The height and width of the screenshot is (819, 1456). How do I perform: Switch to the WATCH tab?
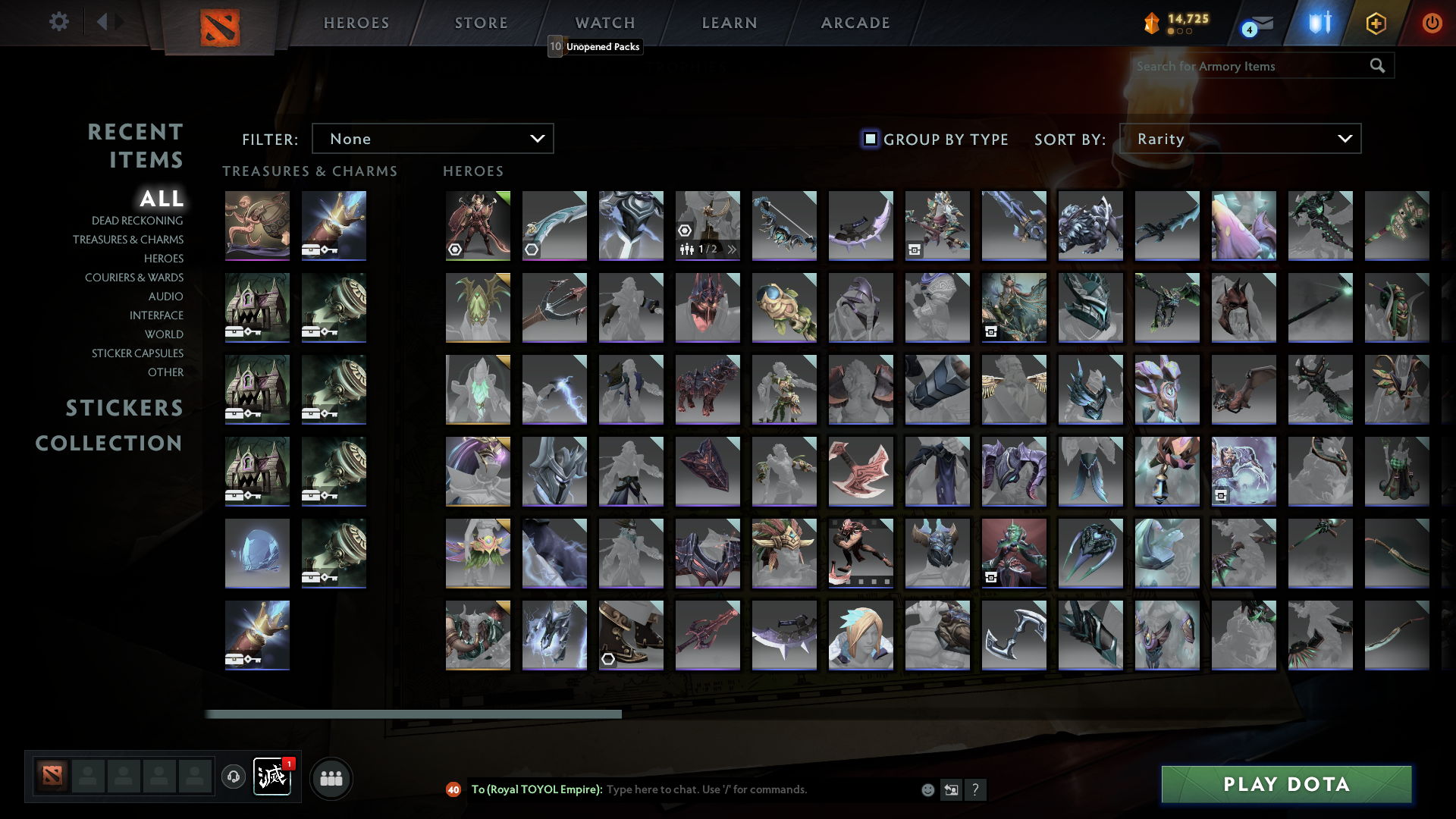pos(604,23)
